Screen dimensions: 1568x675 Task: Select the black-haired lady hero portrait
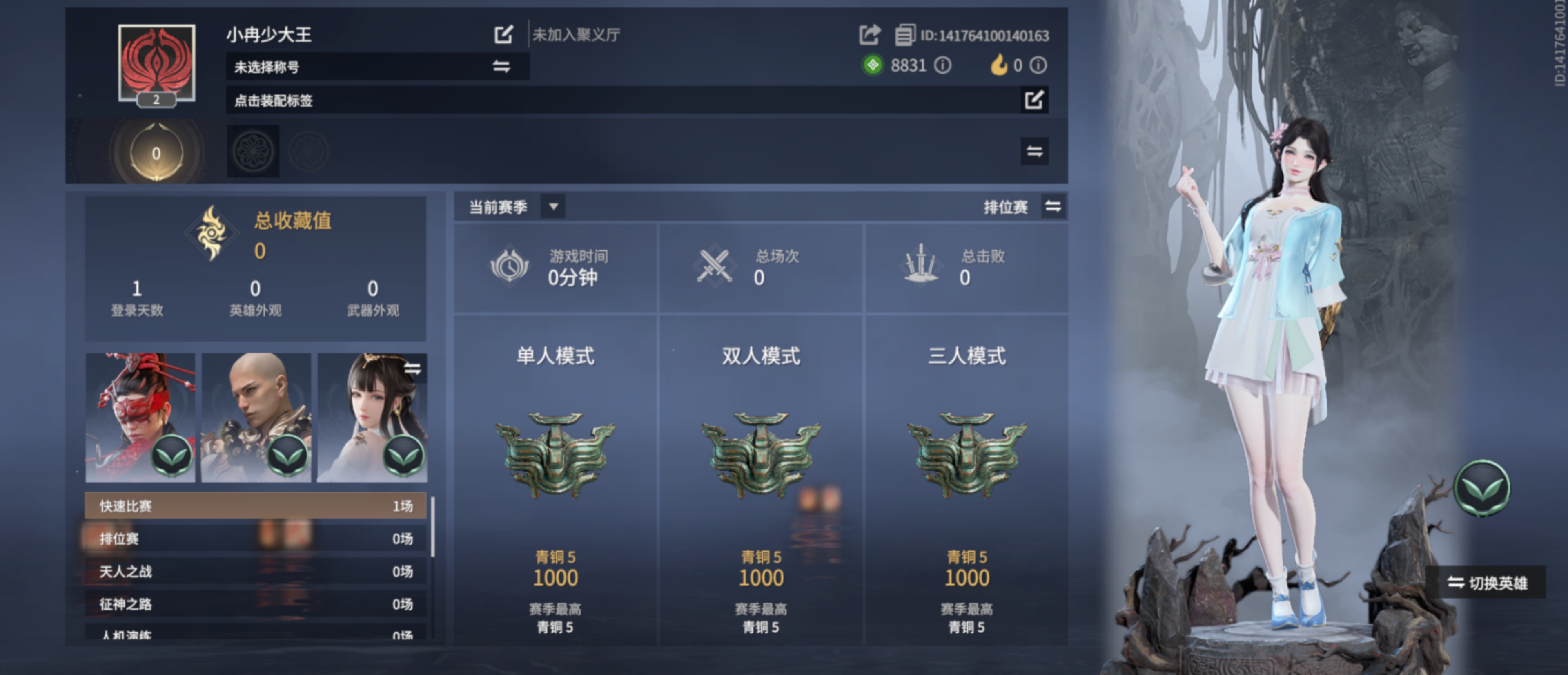[372, 417]
